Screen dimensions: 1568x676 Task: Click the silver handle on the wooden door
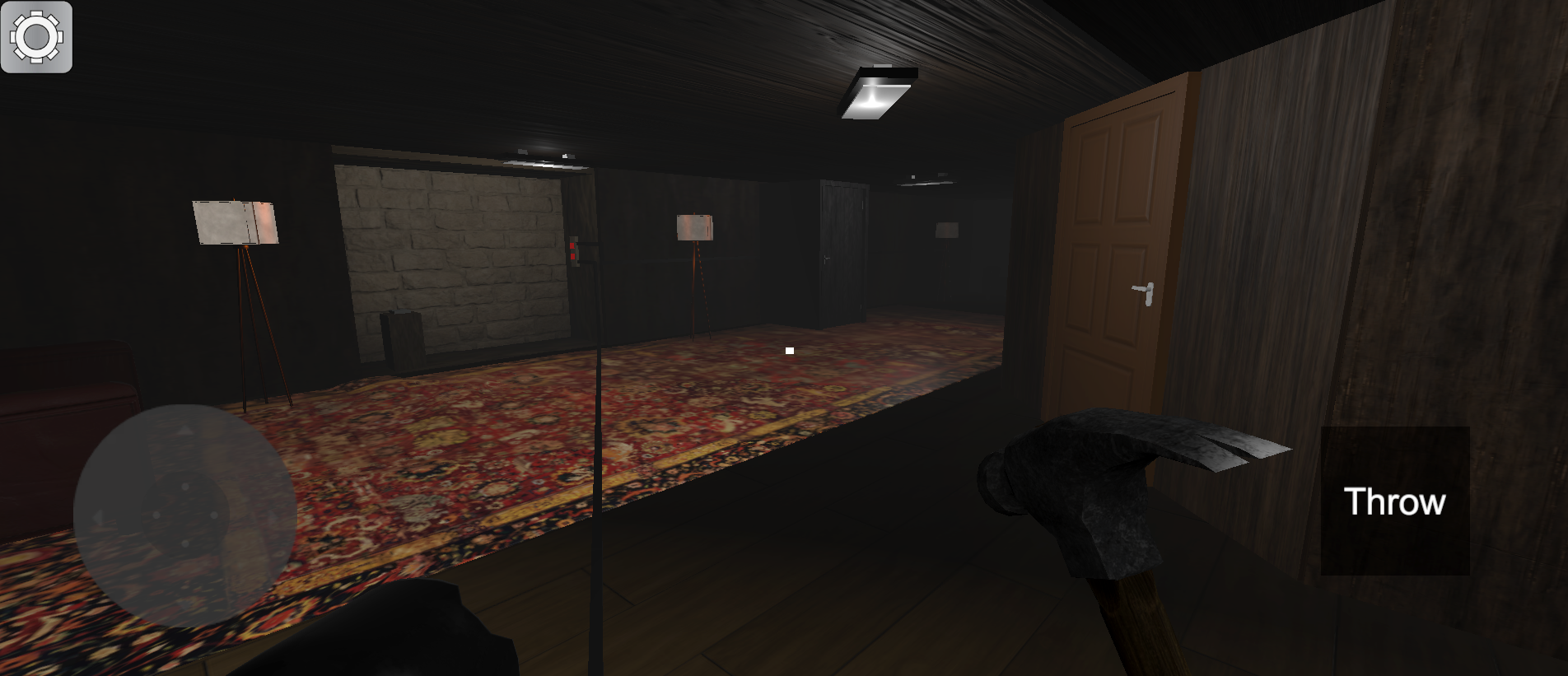tap(1143, 290)
